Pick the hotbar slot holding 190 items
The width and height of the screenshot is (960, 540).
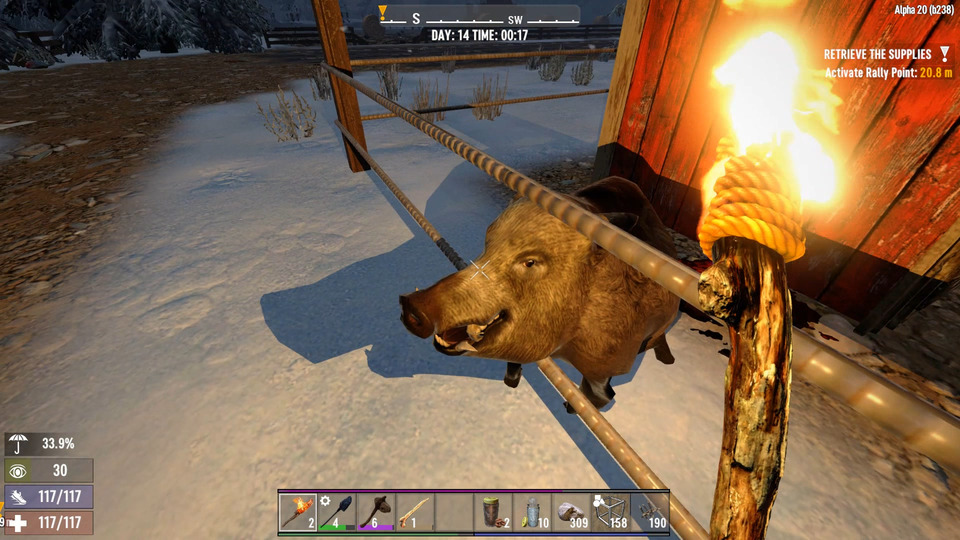pos(650,512)
